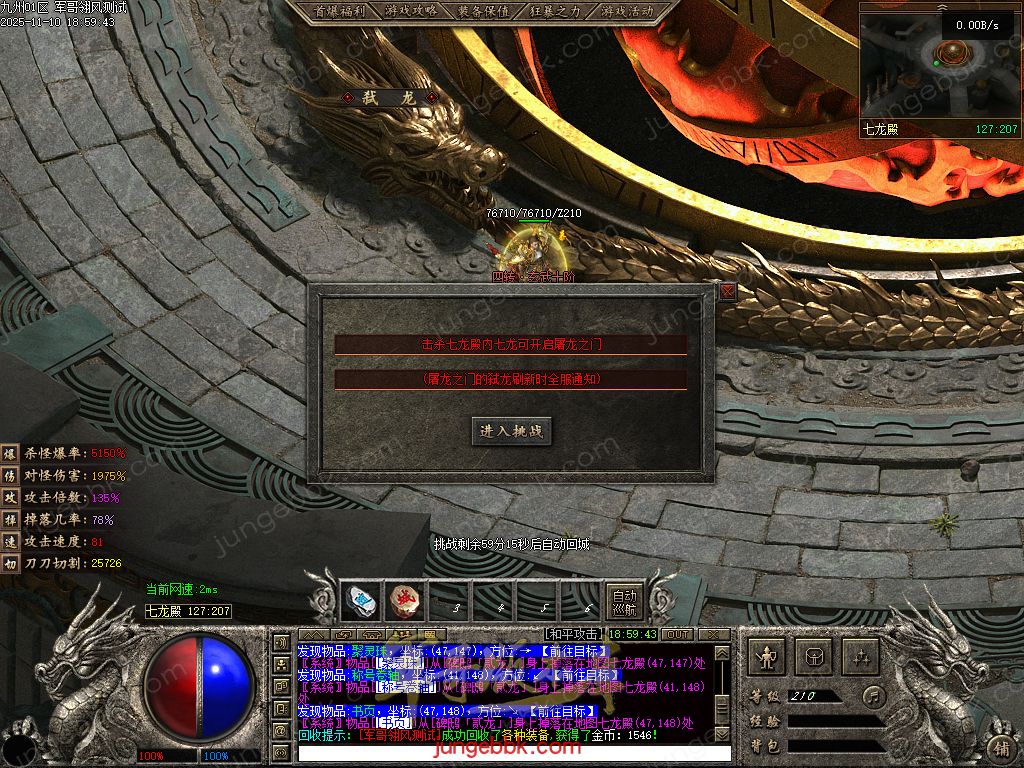Open the 七龙殿 minimap
1024x768 pixels.
click(939, 68)
